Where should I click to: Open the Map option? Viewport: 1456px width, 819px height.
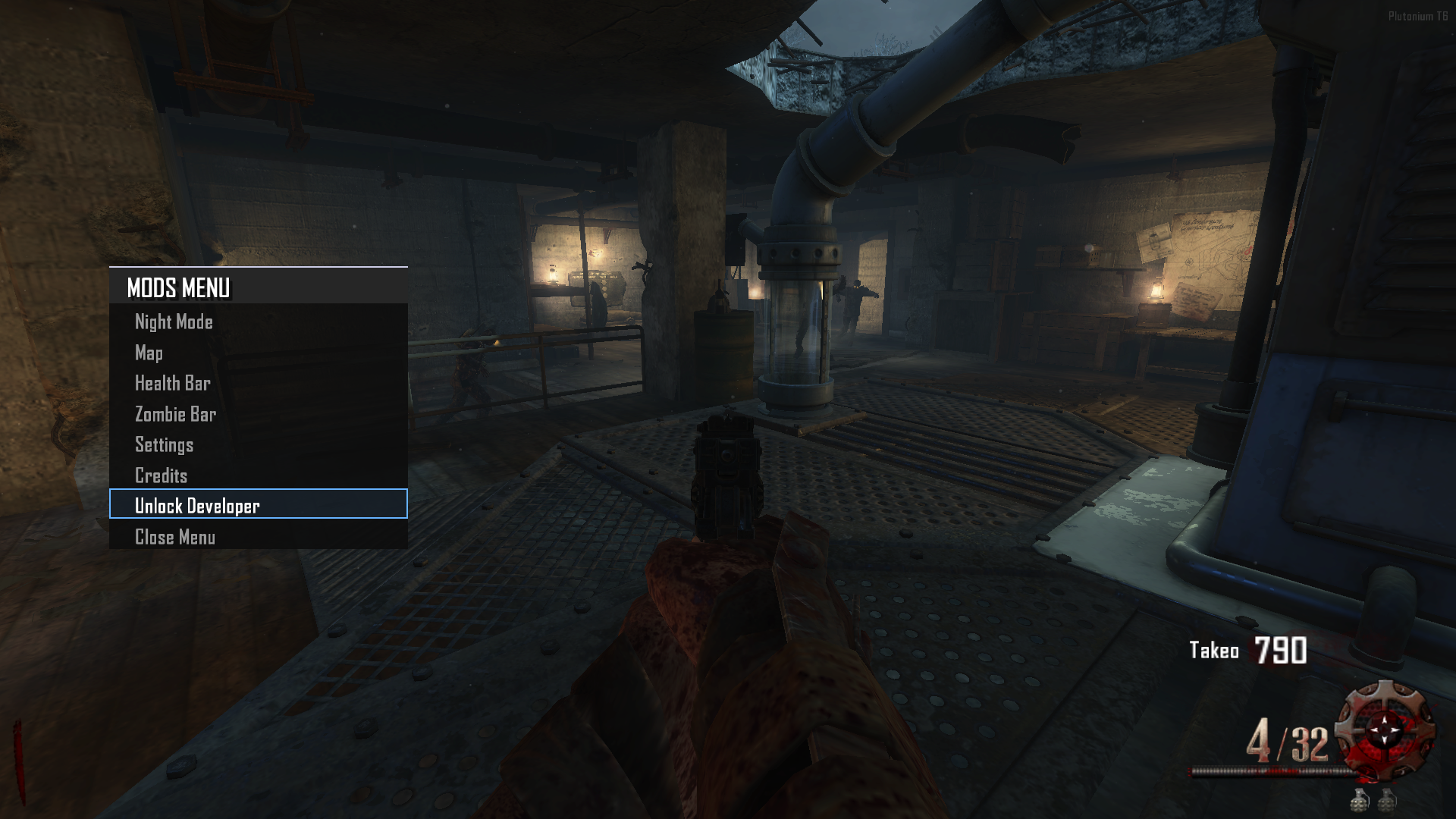[149, 353]
